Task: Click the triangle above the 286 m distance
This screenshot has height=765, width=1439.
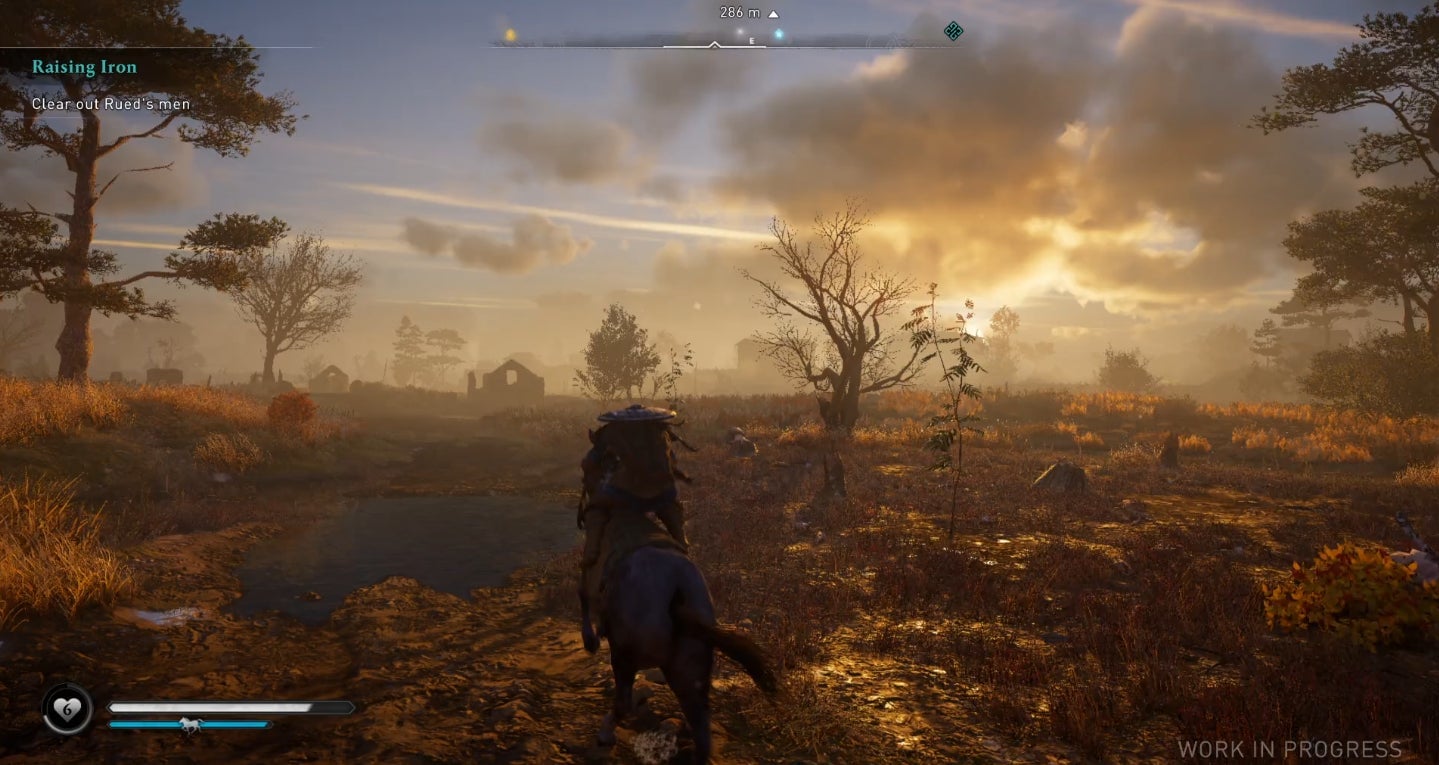Action: [774, 13]
